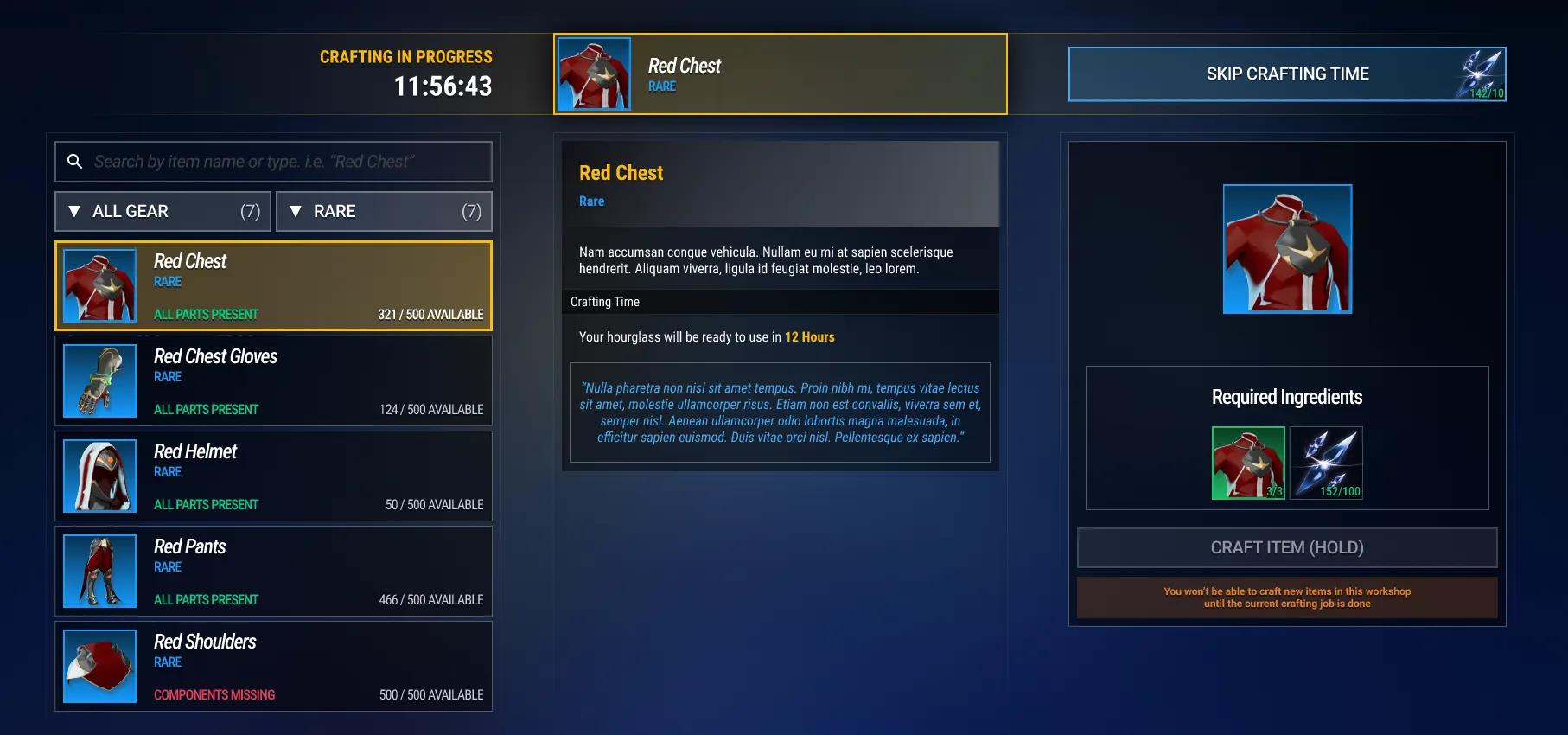Select the crystal shard ingredient slot
Screen dimensions: 1568x735
tap(1326, 463)
